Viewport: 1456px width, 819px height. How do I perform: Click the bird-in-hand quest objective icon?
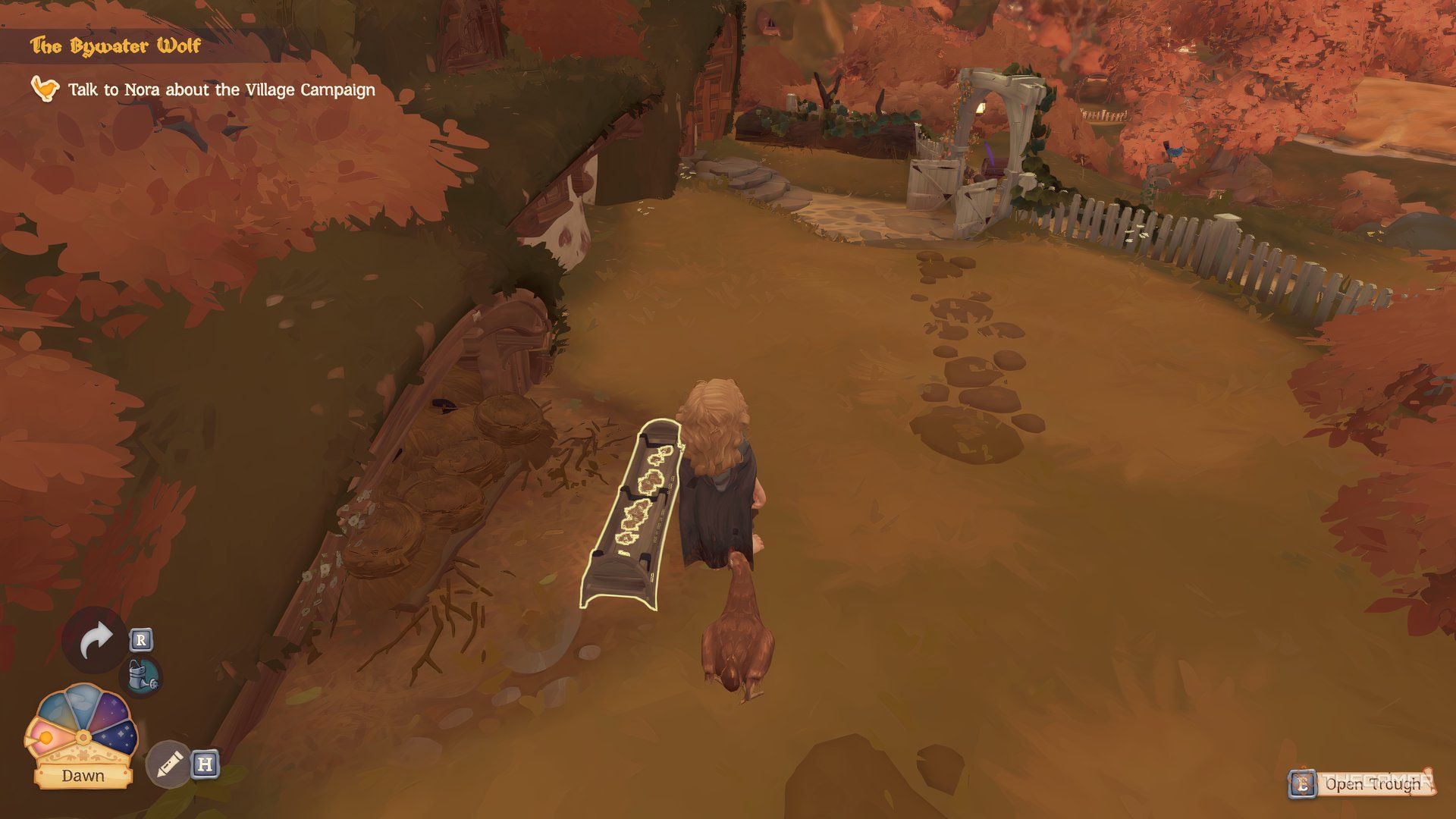[x=45, y=89]
